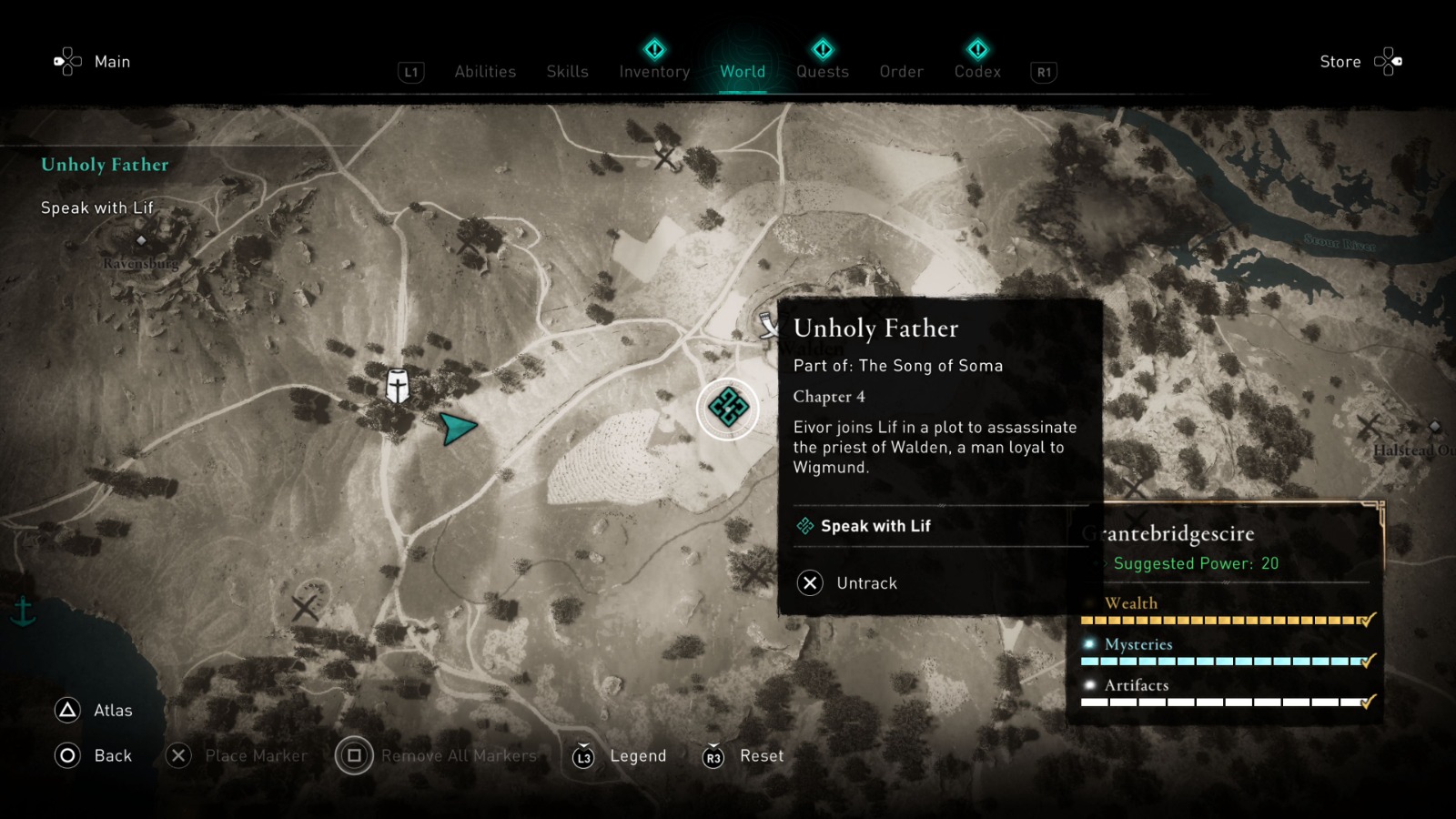Click the L1 shoulder button prompt
Screen dimensions: 1456x819
point(410,71)
